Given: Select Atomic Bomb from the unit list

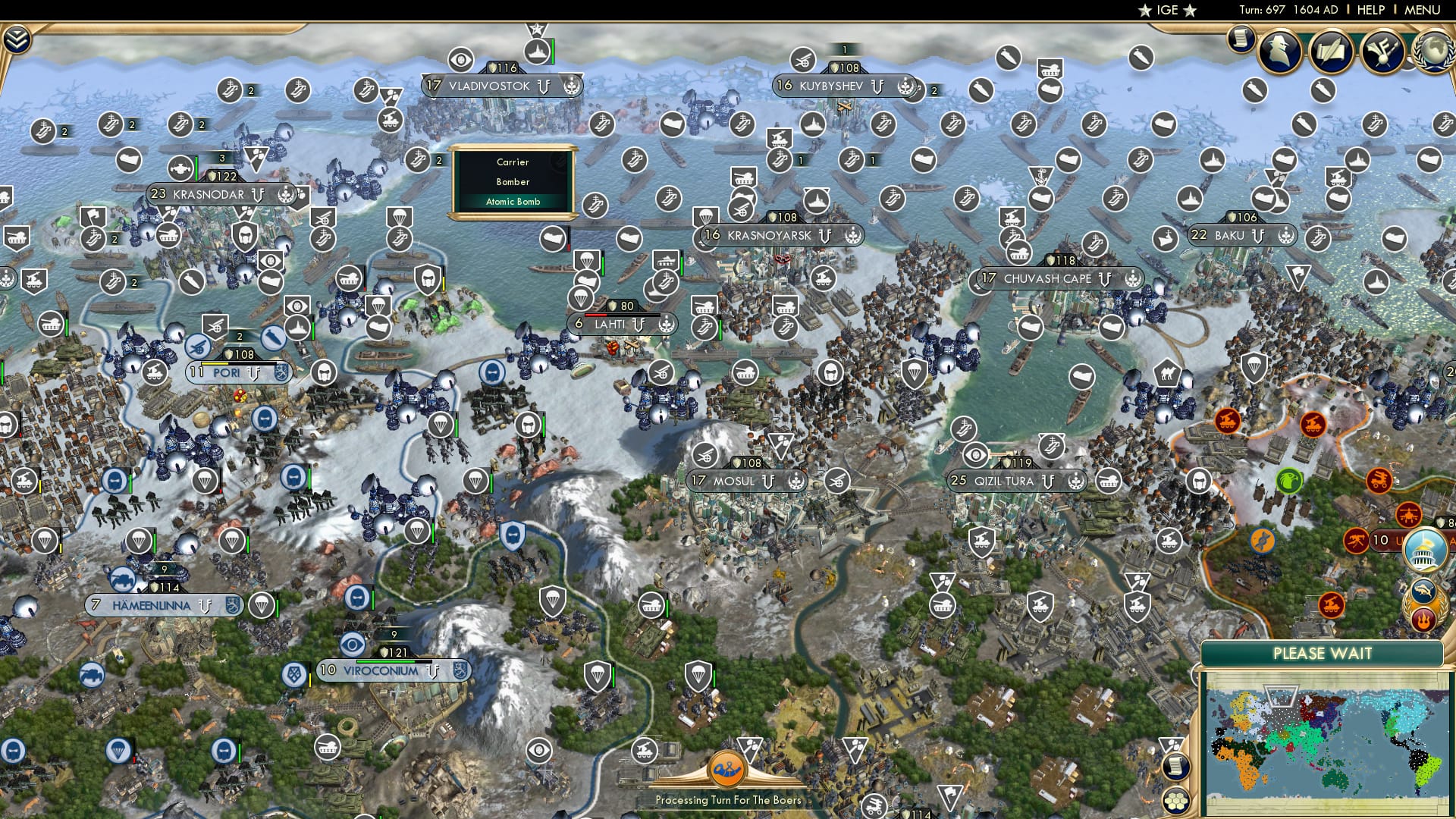Looking at the screenshot, I should (514, 202).
